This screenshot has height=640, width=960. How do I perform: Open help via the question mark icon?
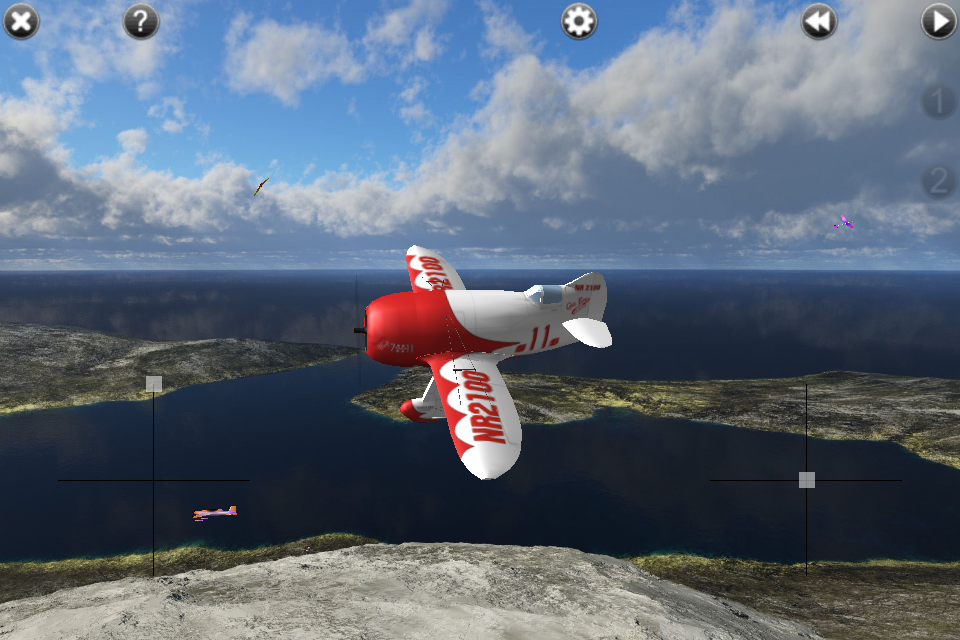[x=141, y=21]
